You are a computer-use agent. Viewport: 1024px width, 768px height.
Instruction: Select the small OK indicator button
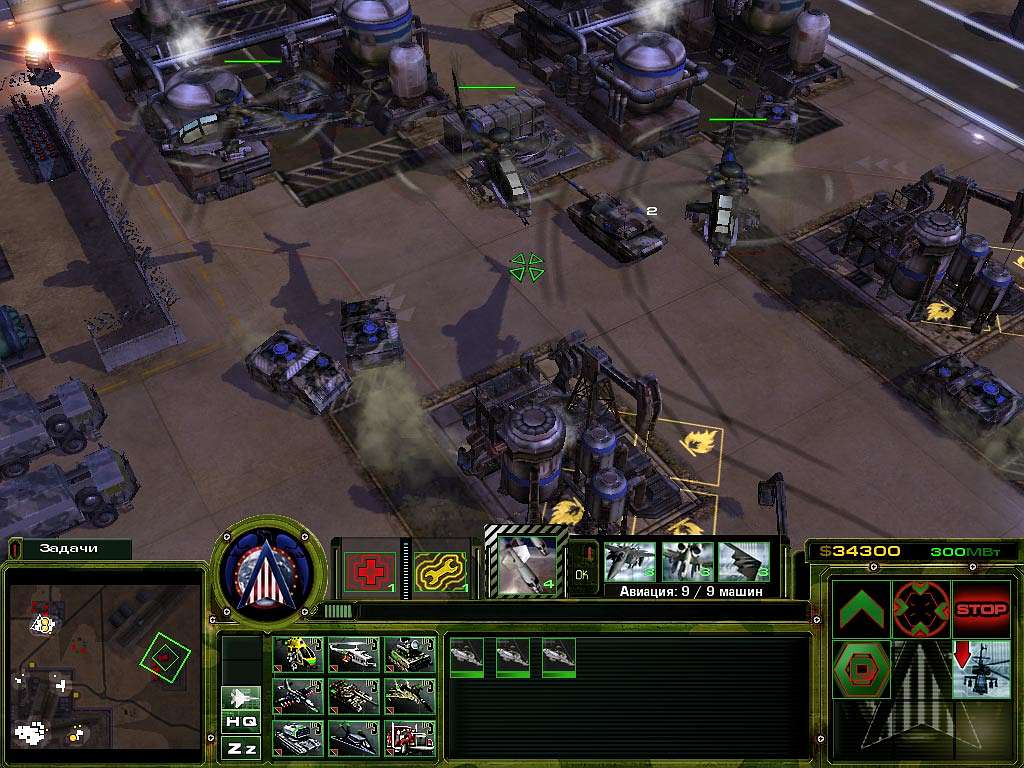582,575
